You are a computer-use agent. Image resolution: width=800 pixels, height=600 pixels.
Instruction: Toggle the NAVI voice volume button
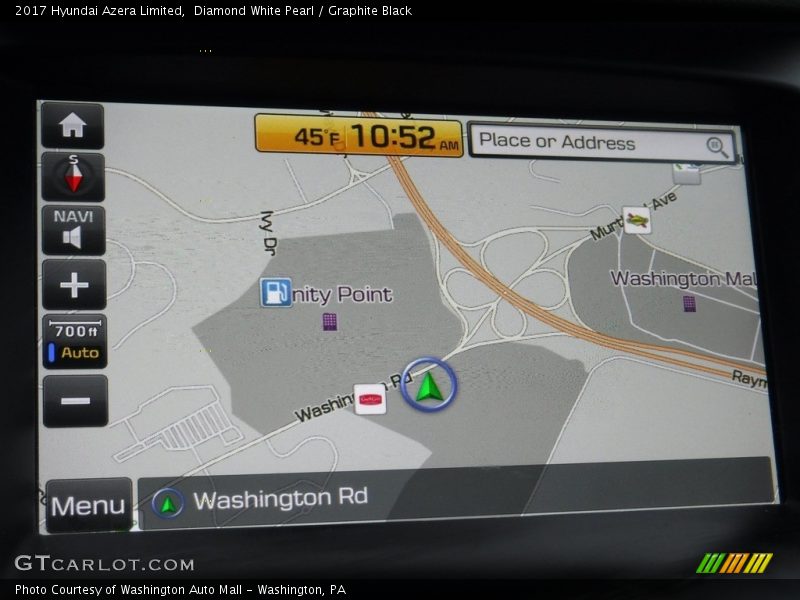(72, 229)
